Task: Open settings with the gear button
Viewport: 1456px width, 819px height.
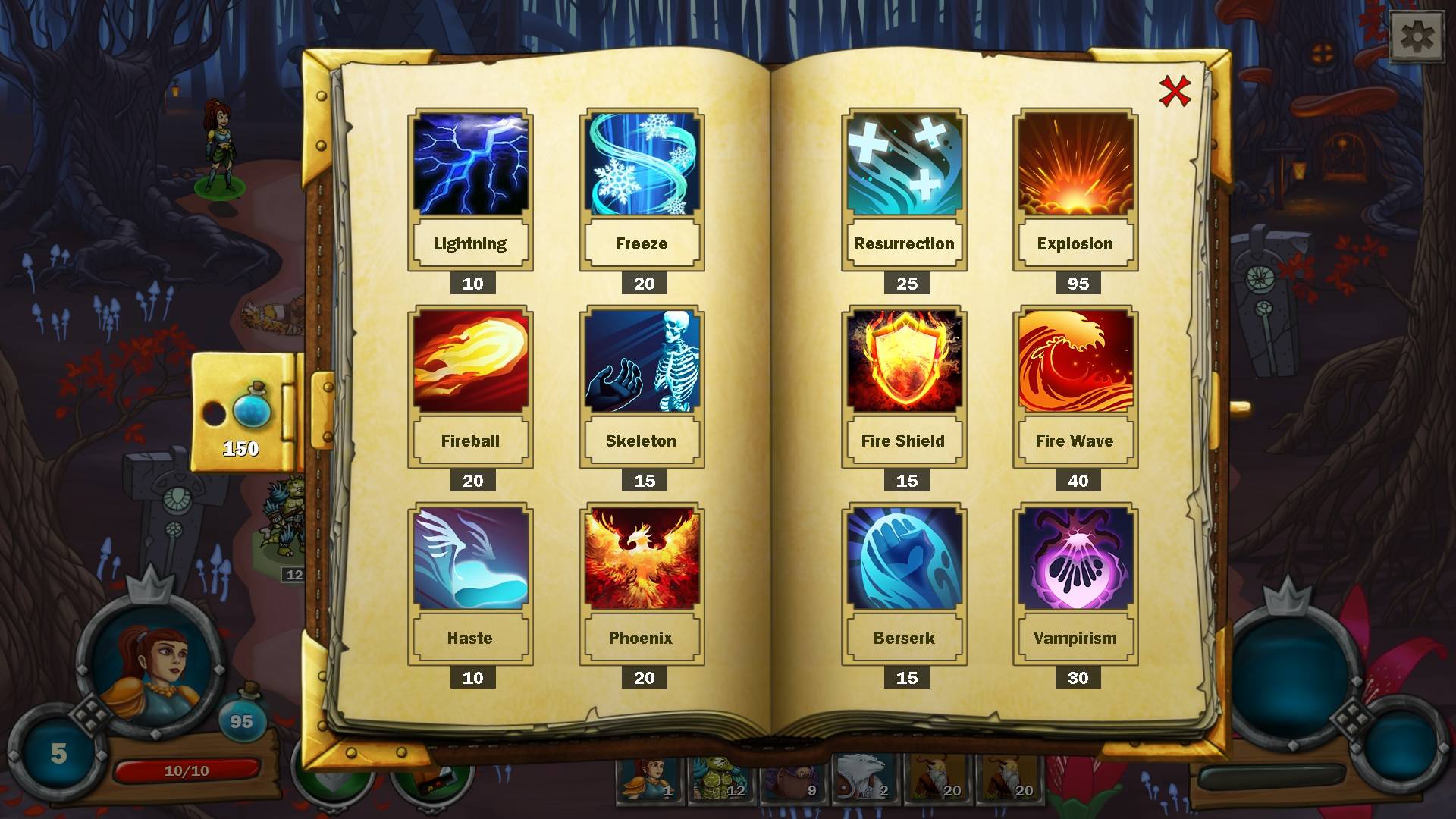Action: coord(1416,36)
